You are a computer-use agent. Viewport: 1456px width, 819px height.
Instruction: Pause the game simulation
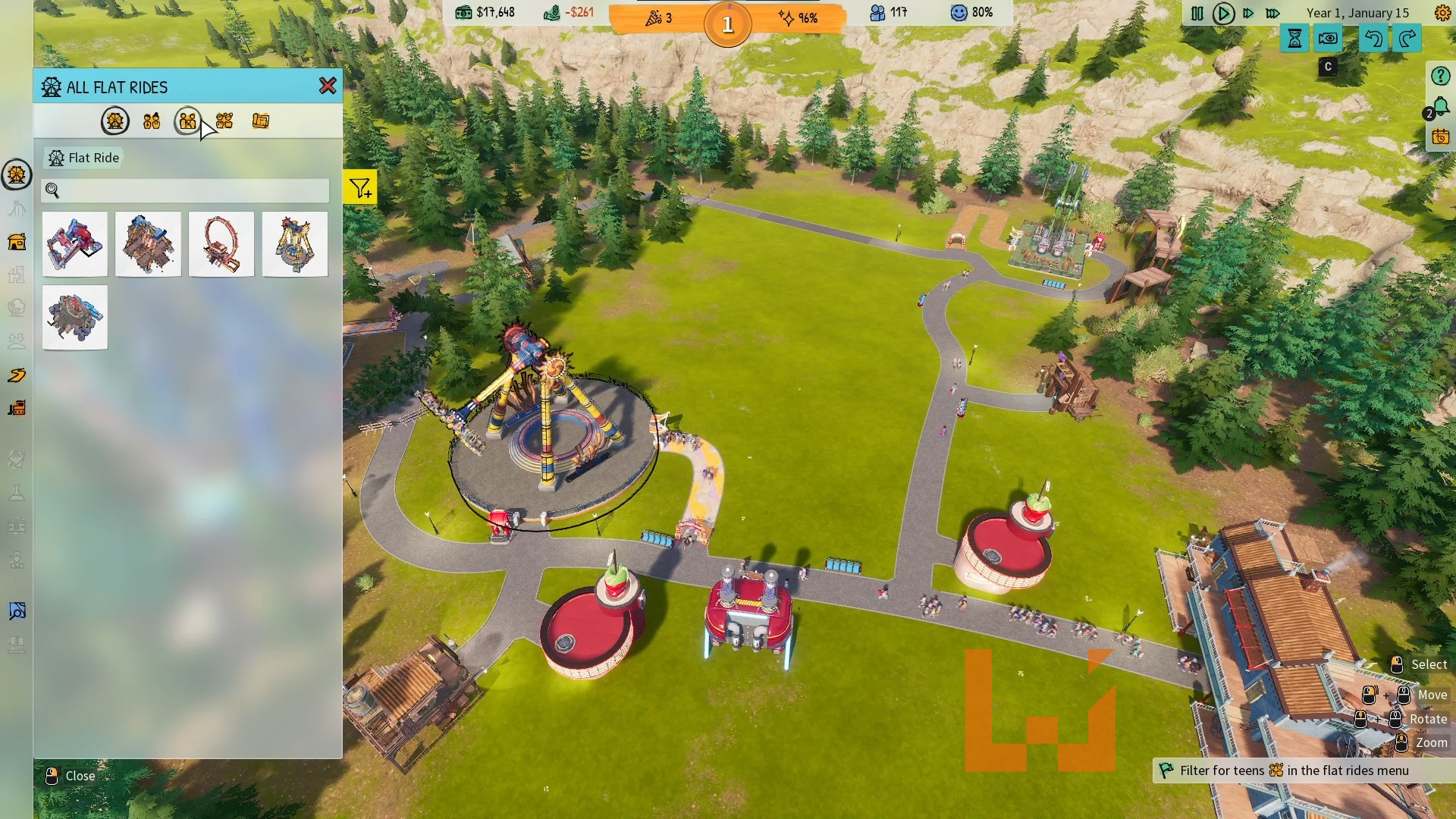1197,14
